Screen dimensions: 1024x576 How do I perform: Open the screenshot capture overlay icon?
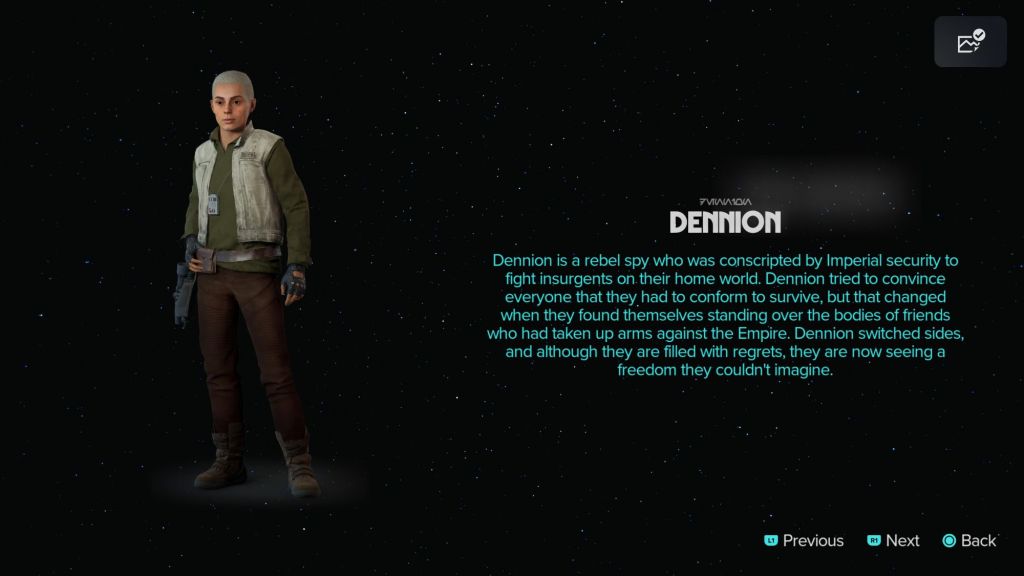pos(970,42)
